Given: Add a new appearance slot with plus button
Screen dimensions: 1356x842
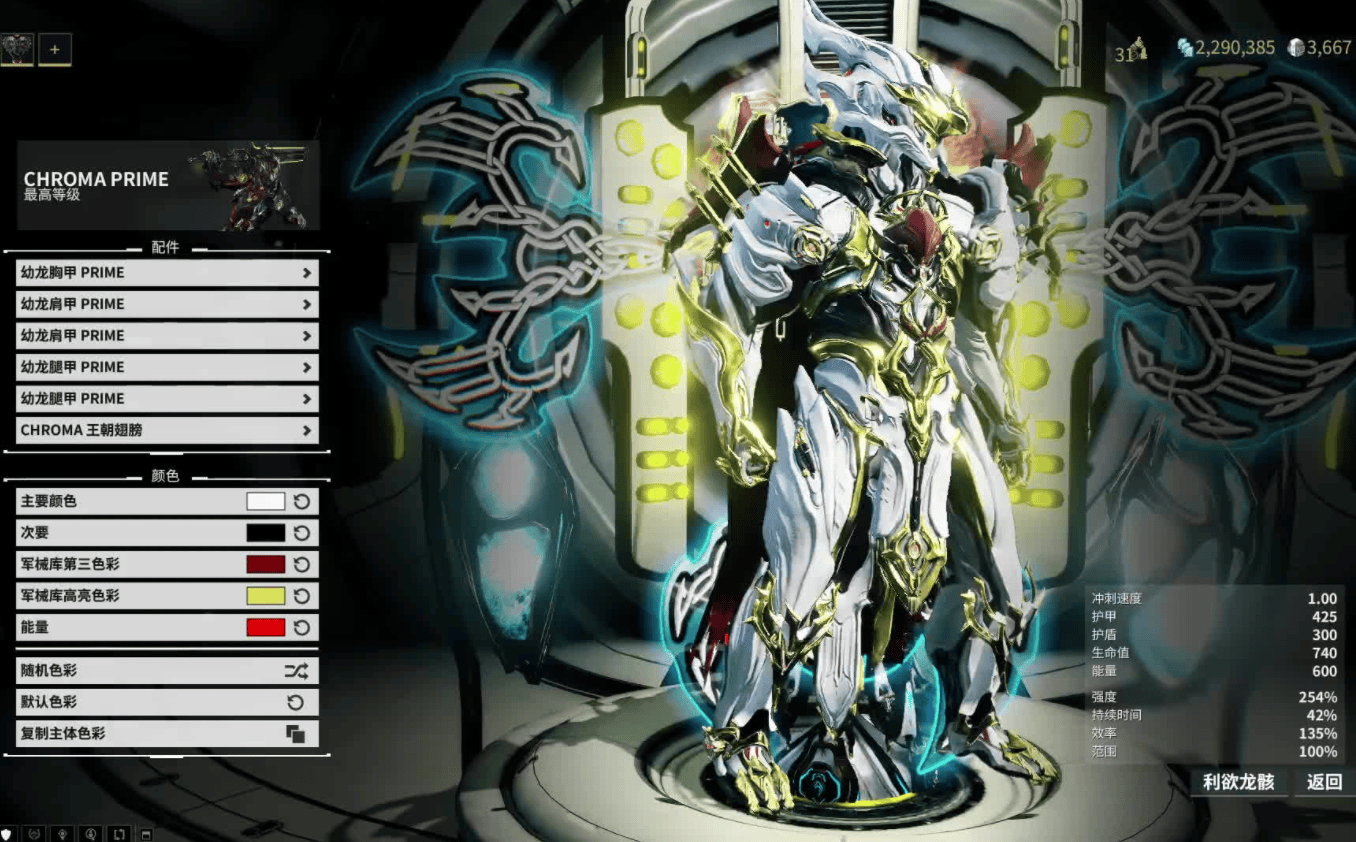Looking at the screenshot, I should tap(55, 49).
